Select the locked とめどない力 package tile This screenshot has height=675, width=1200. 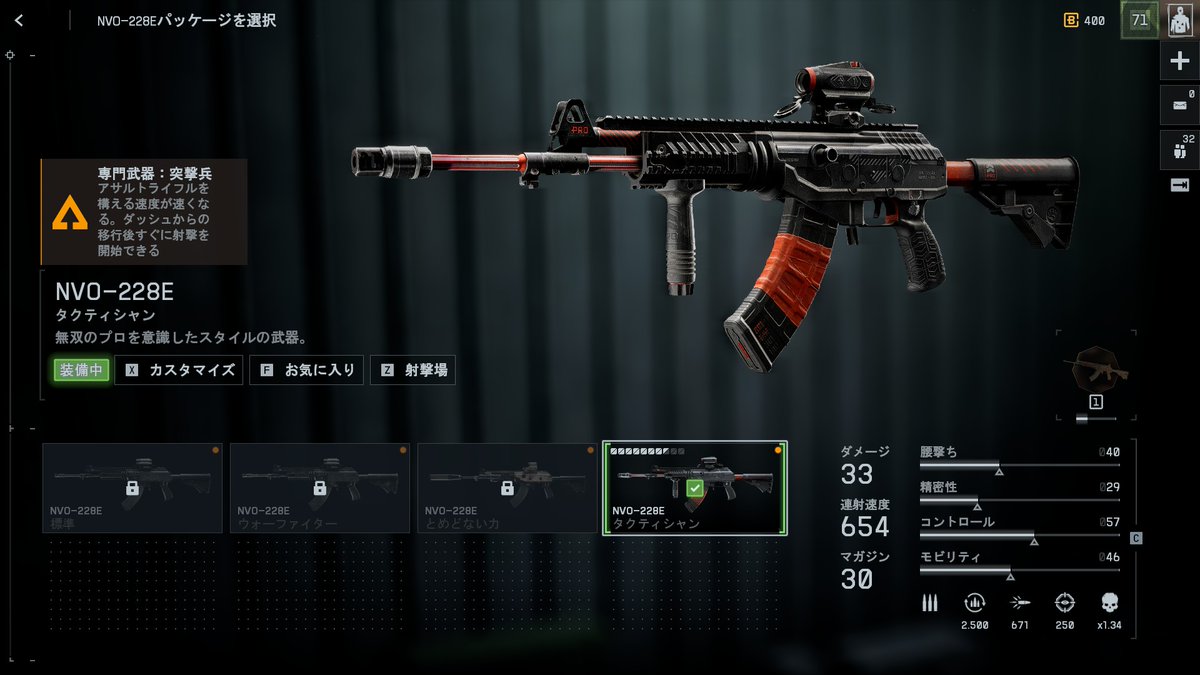pyautogui.click(x=507, y=488)
